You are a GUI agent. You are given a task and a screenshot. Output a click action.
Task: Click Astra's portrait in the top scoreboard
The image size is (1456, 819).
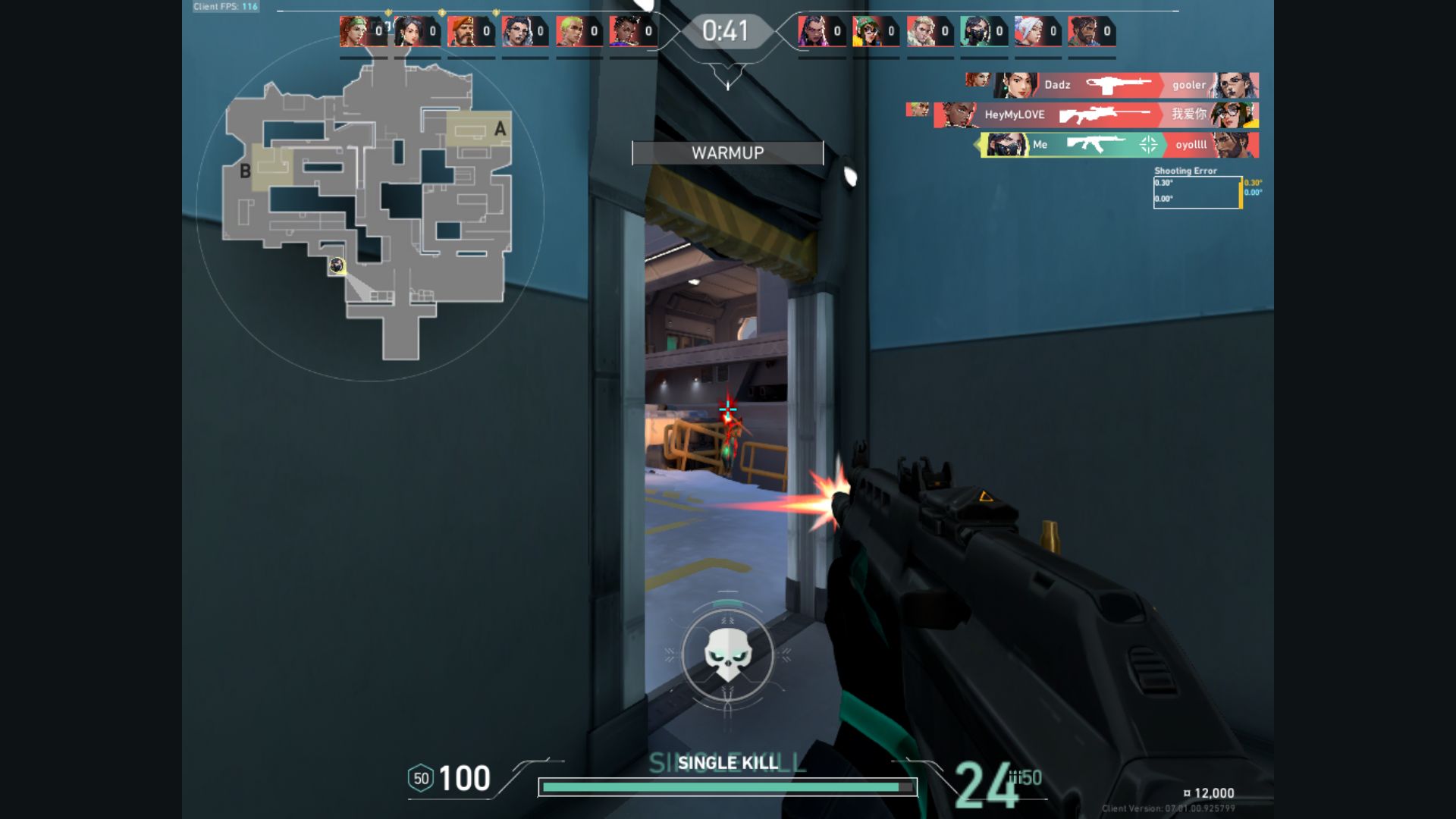click(x=623, y=32)
